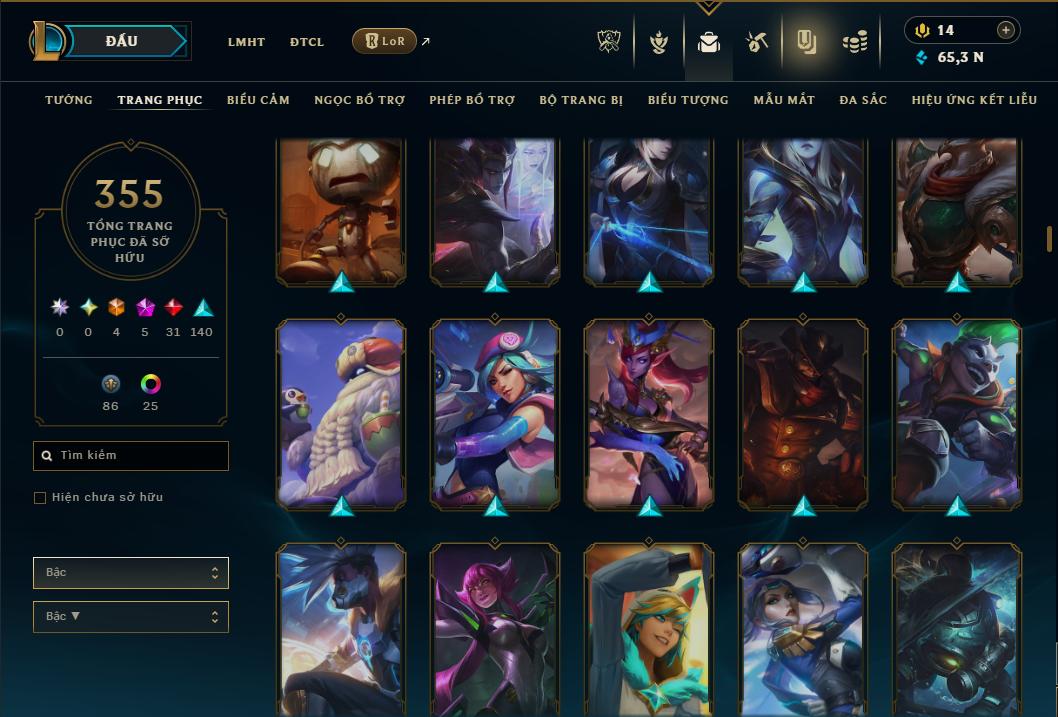The image size is (1058, 717).
Task: Select the pink-beret sniper skin card
Action: (495, 412)
